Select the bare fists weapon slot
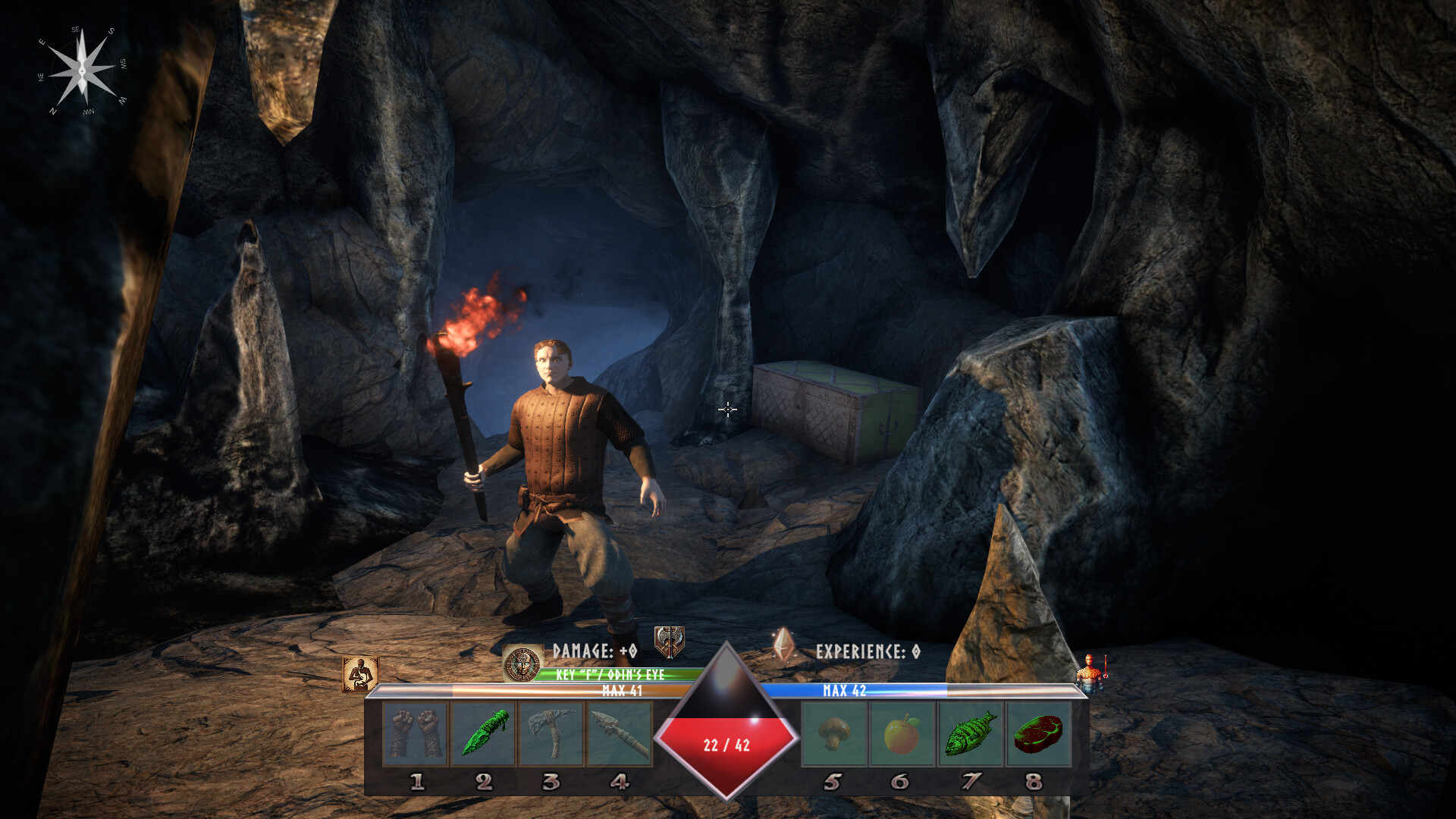 (416, 733)
